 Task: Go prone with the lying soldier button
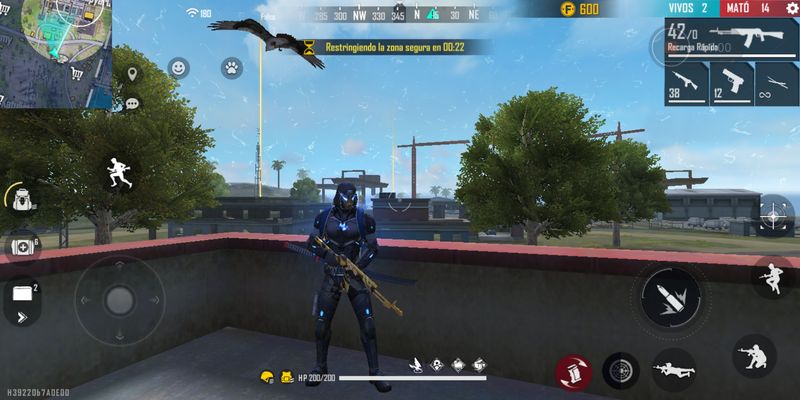pos(673,372)
